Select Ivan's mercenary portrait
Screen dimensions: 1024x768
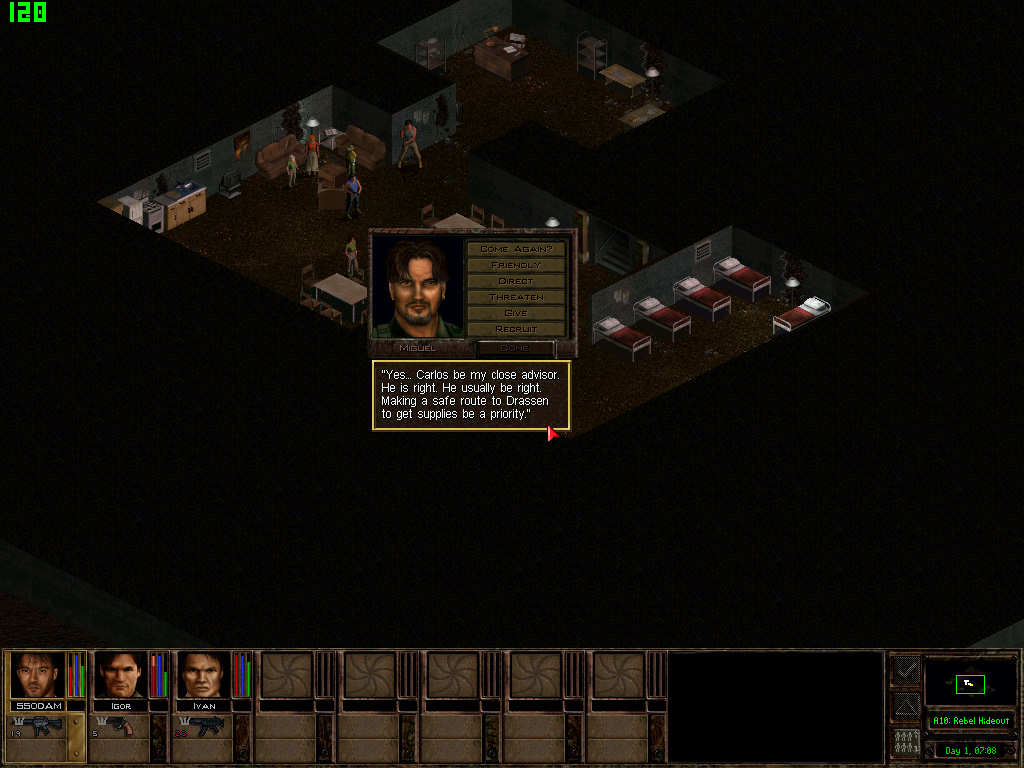[x=203, y=676]
